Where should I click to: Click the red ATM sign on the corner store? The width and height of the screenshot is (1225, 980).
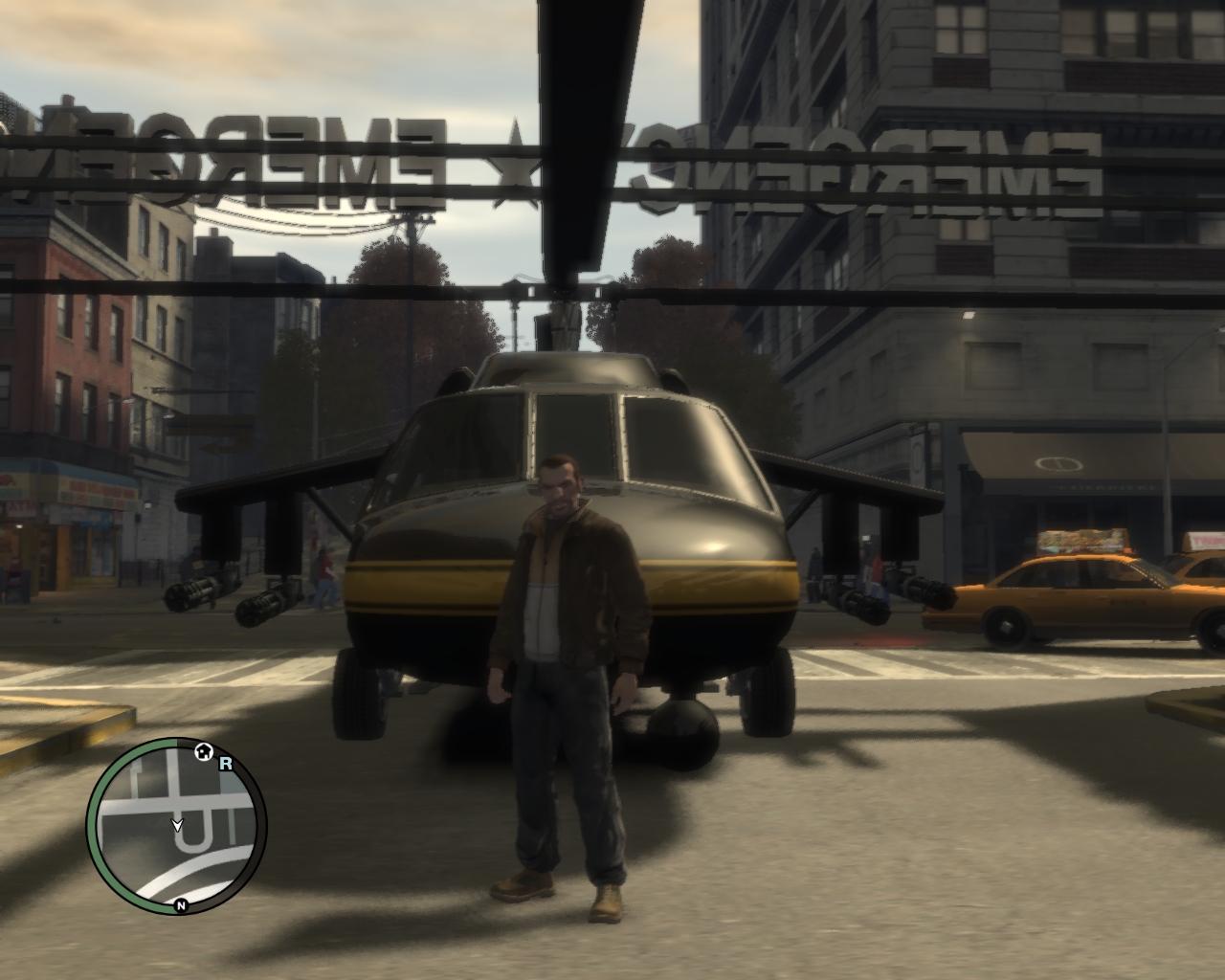click(x=19, y=506)
